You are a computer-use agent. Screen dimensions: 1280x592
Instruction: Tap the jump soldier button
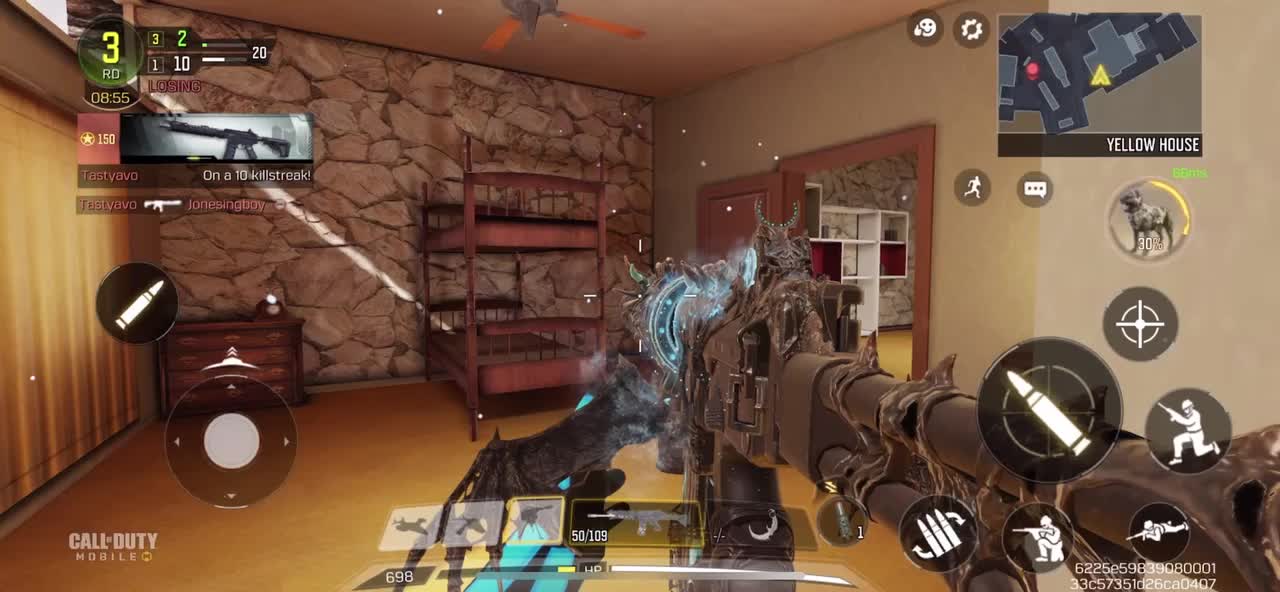(1189, 431)
